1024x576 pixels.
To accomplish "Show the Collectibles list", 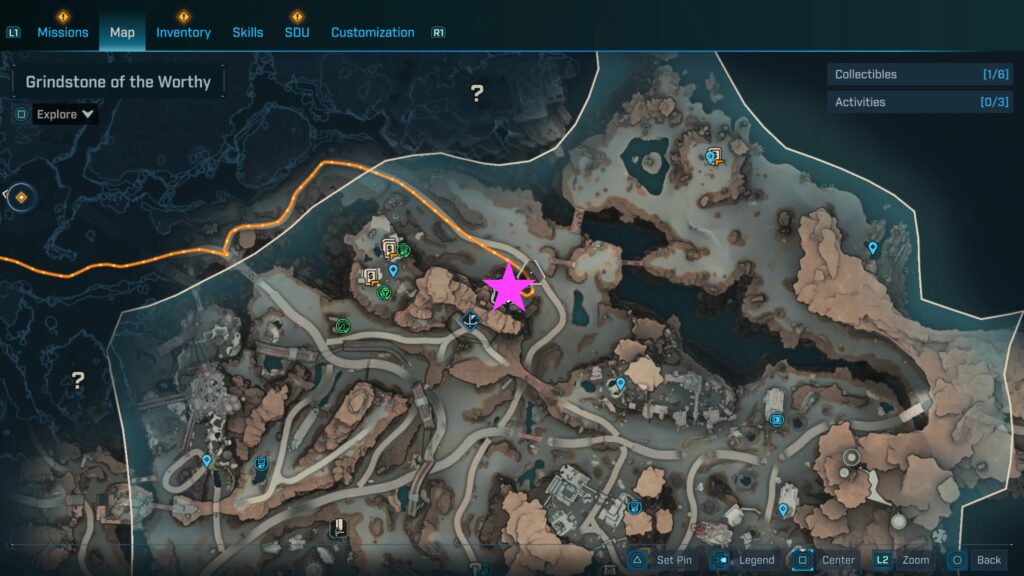I will (920, 74).
